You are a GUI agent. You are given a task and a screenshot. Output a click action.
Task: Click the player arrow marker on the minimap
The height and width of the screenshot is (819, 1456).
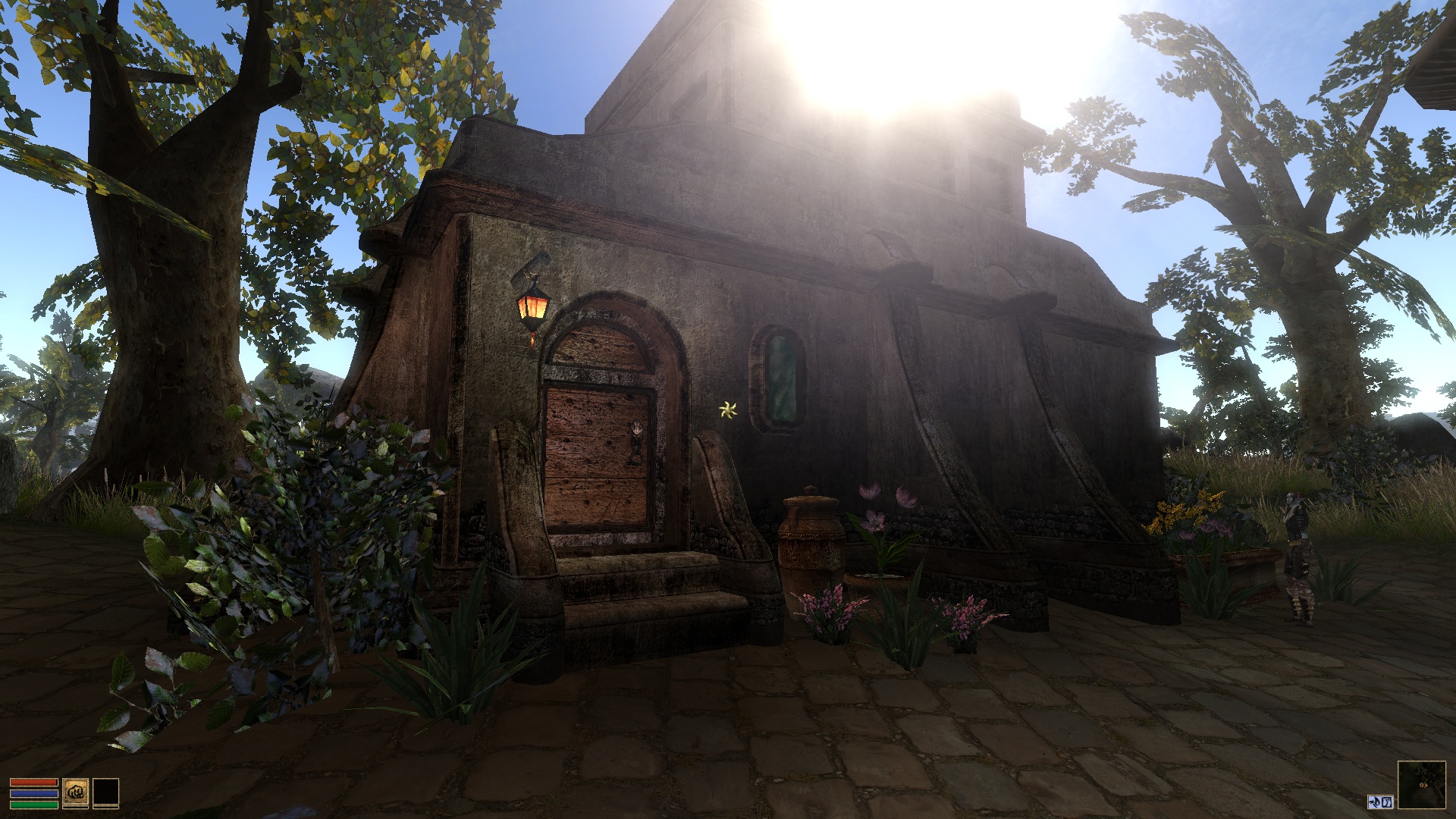[x=1423, y=785]
